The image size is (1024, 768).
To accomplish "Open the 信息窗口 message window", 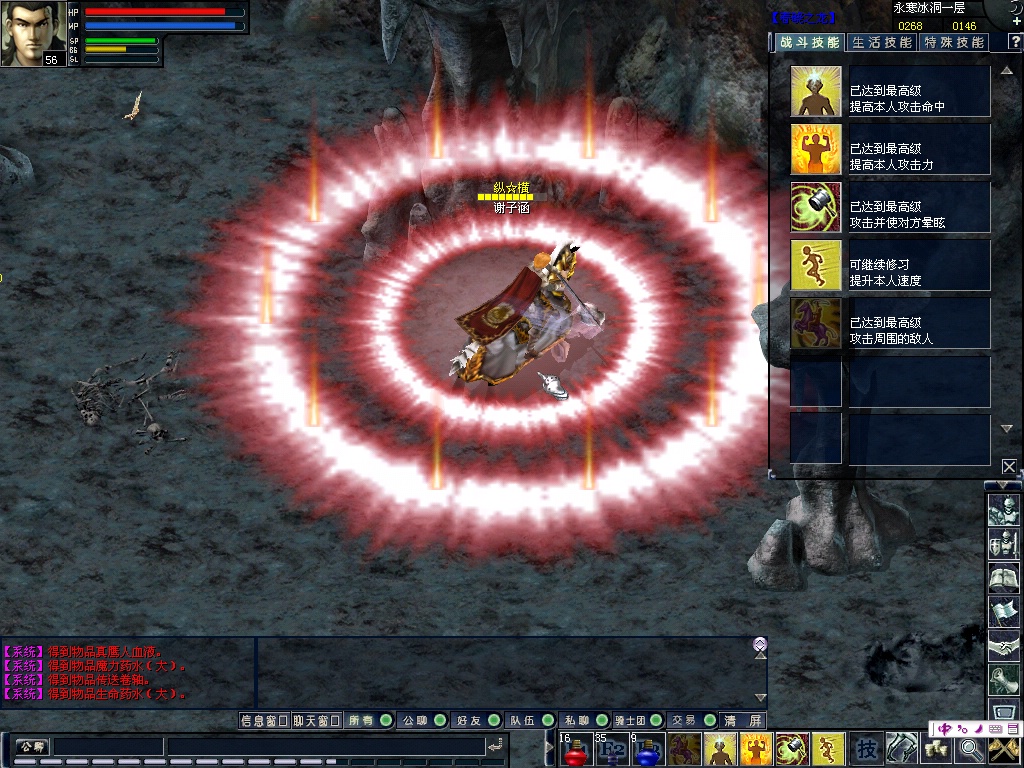I will click(264, 720).
